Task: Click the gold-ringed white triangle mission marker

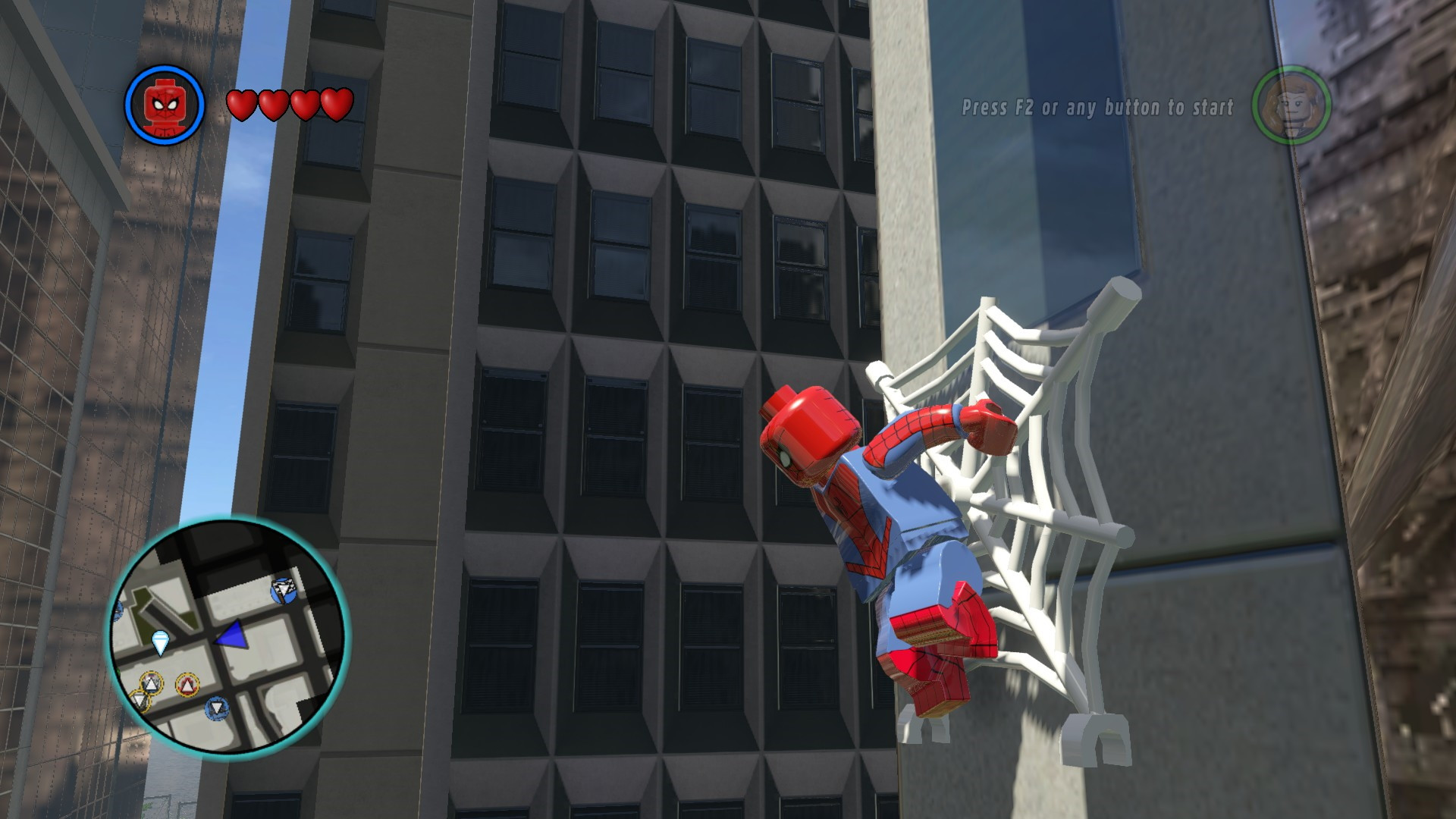Action: coord(150,681)
